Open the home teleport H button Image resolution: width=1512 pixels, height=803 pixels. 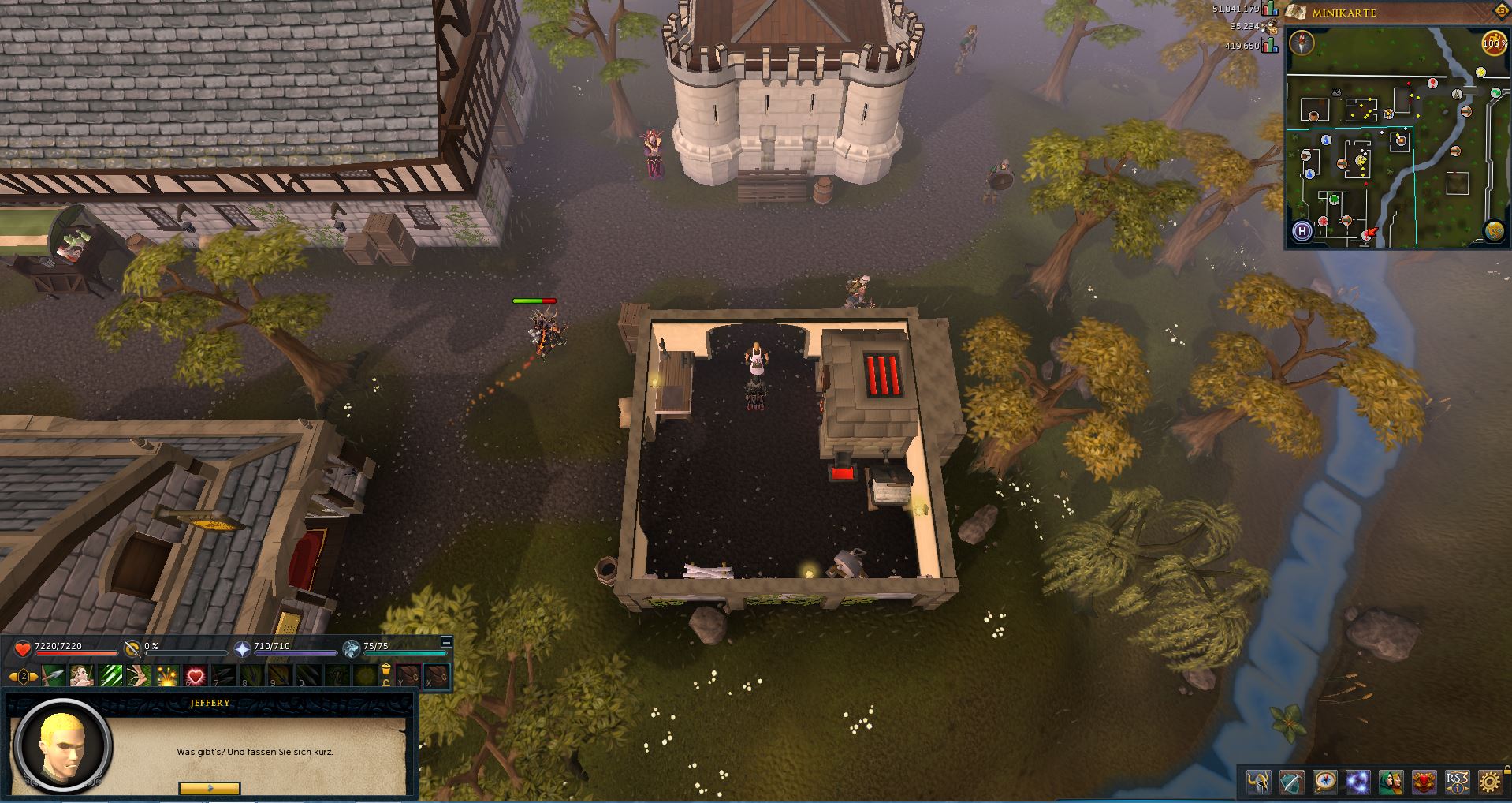click(x=1302, y=231)
